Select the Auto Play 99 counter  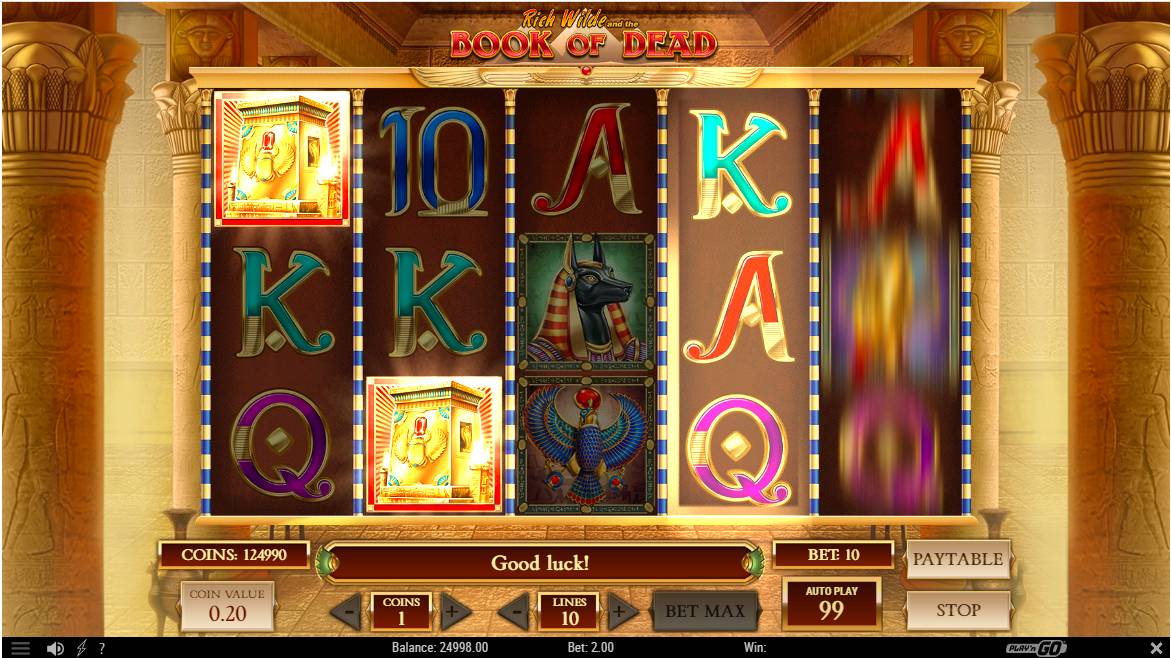(x=831, y=605)
